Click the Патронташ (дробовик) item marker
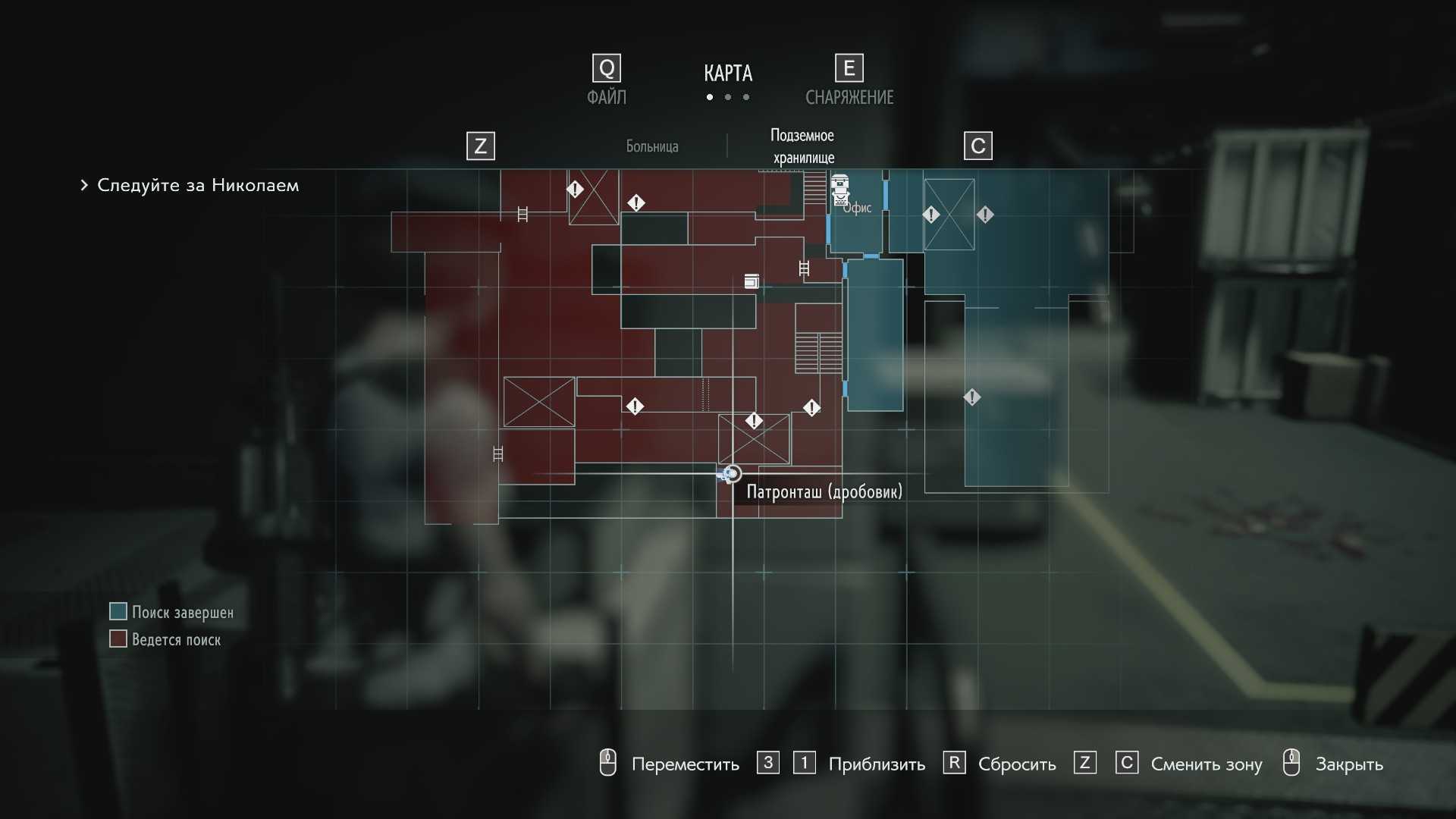 pyautogui.click(x=731, y=475)
